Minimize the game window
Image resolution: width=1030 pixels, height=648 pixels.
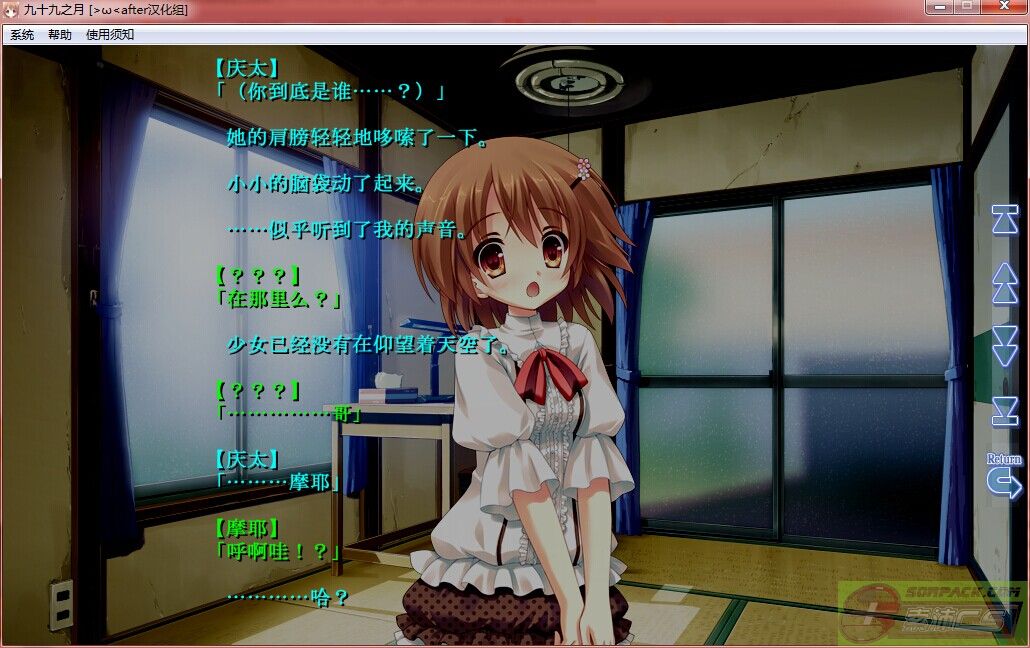point(939,8)
